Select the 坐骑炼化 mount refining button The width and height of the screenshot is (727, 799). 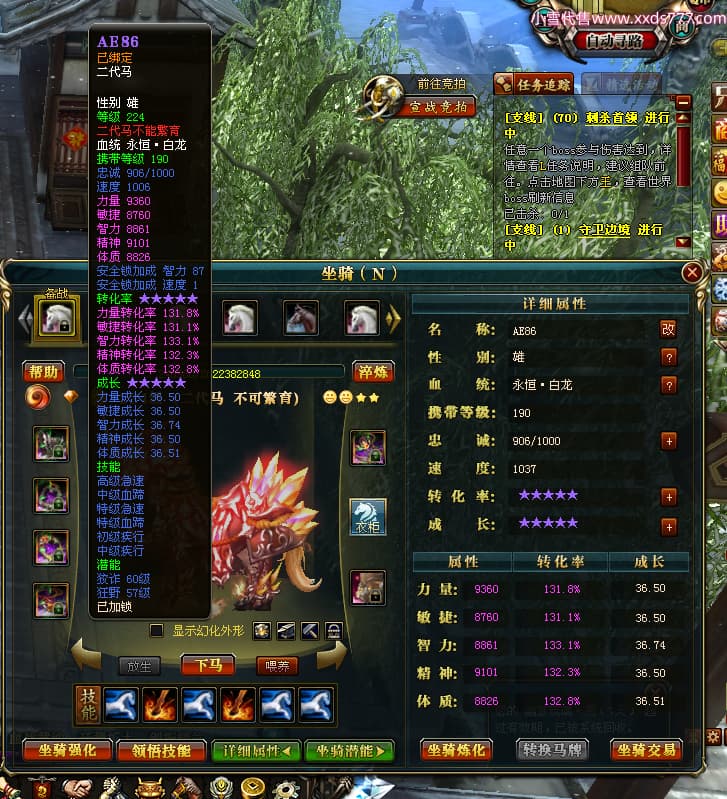point(457,750)
